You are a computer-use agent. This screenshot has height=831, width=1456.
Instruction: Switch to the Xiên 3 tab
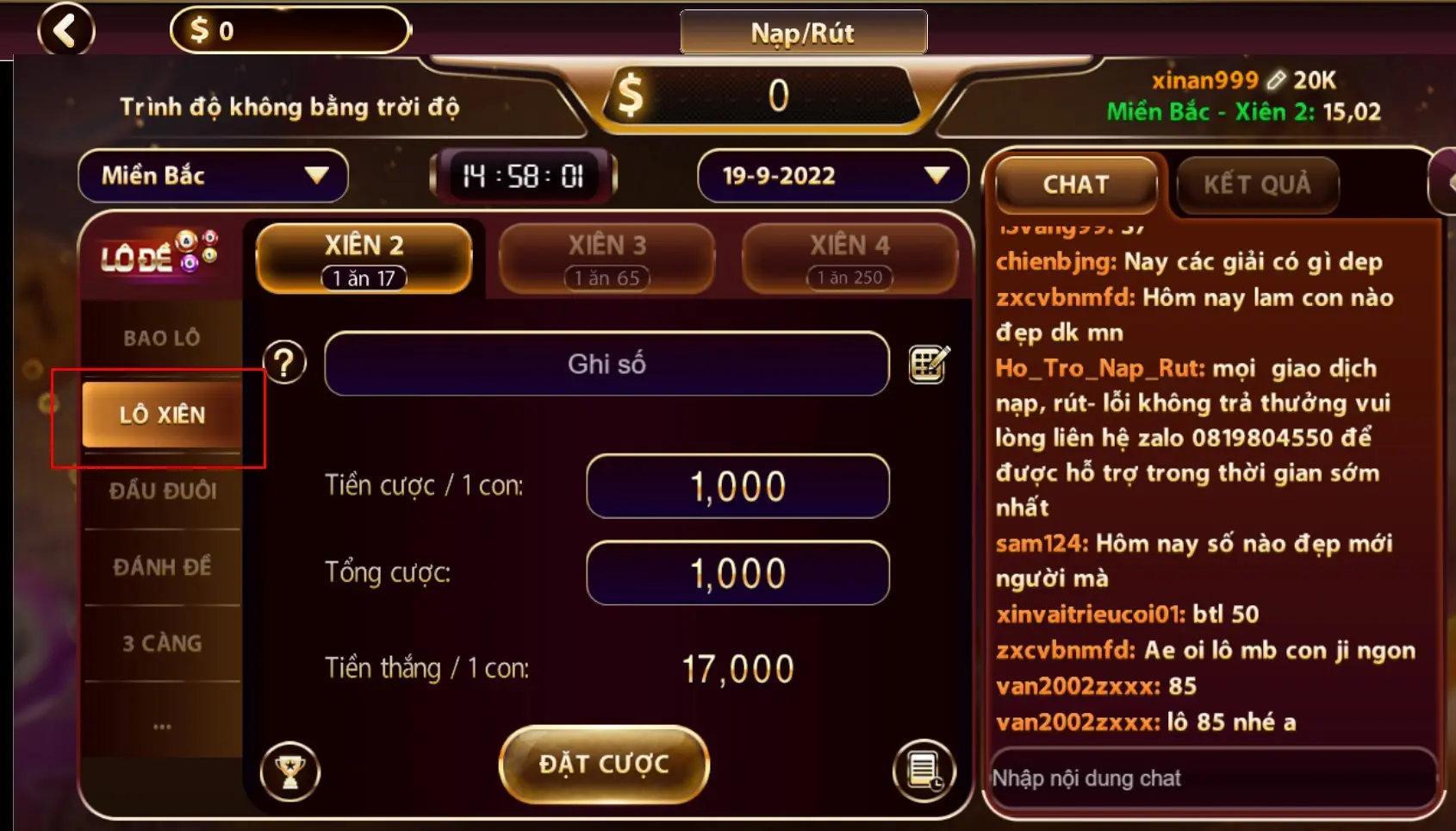point(607,258)
